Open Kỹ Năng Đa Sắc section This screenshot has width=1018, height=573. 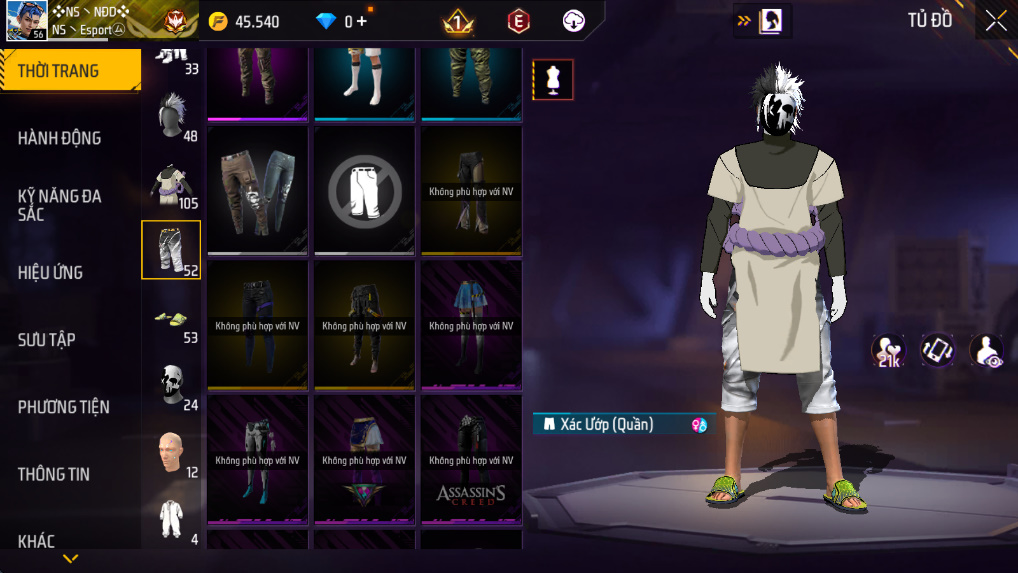[x=60, y=205]
